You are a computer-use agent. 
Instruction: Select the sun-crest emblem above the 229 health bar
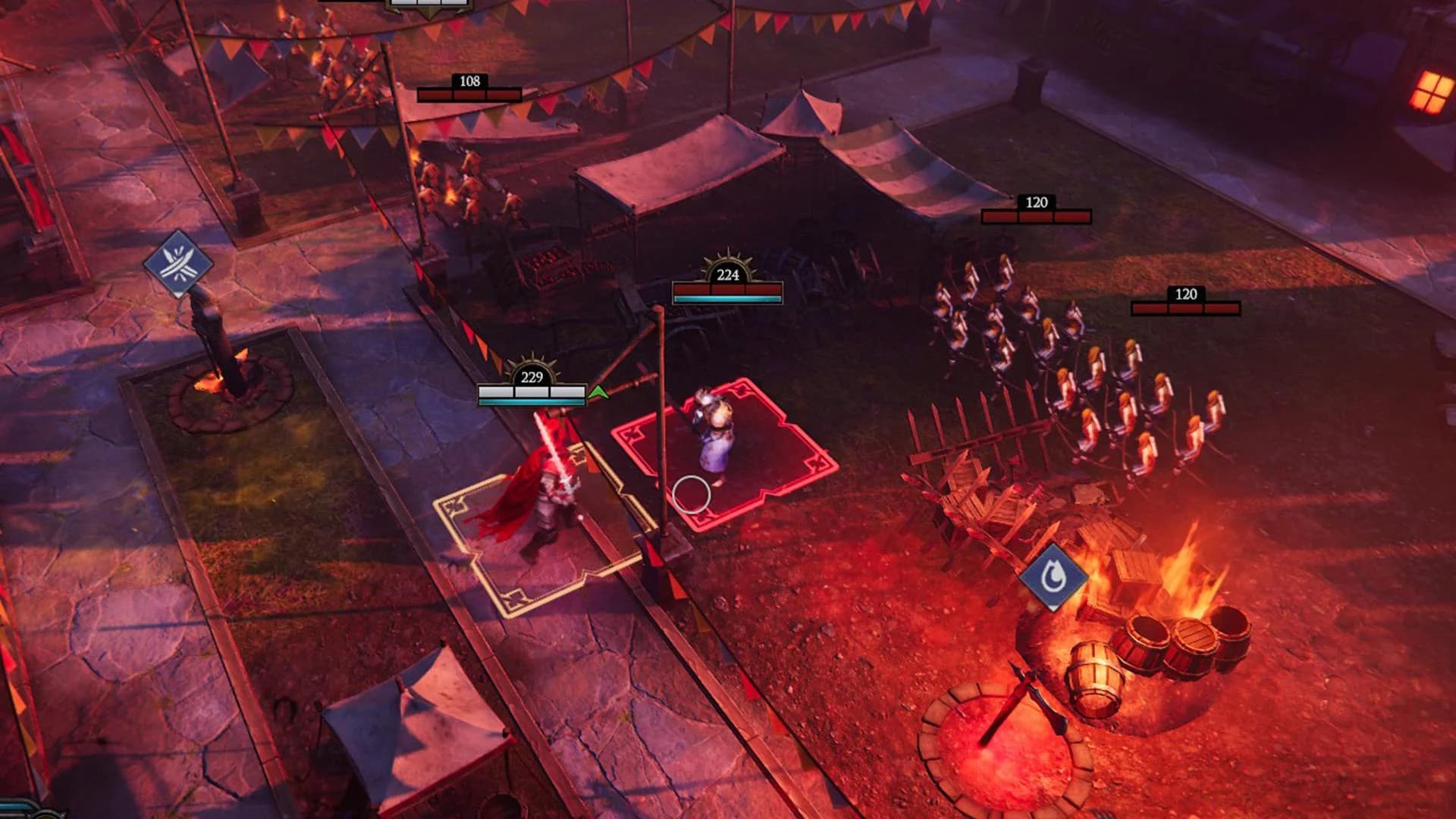click(x=533, y=367)
